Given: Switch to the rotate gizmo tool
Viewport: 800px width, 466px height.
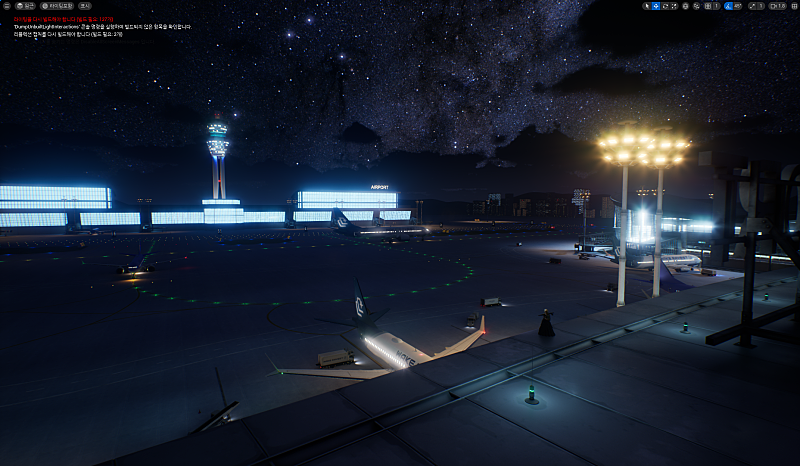Looking at the screenshot, I should pos(665,6).
